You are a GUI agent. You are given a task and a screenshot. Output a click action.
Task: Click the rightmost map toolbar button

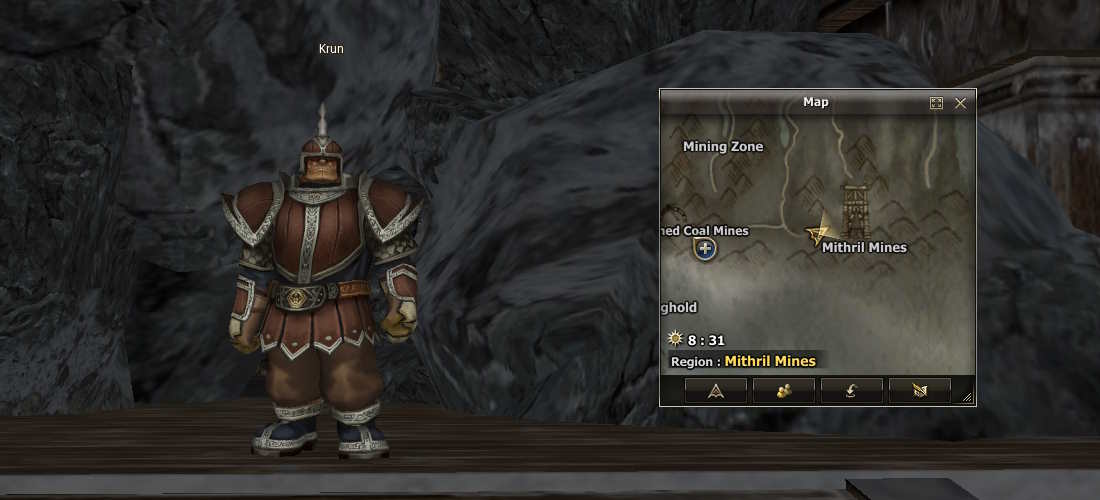919,391
